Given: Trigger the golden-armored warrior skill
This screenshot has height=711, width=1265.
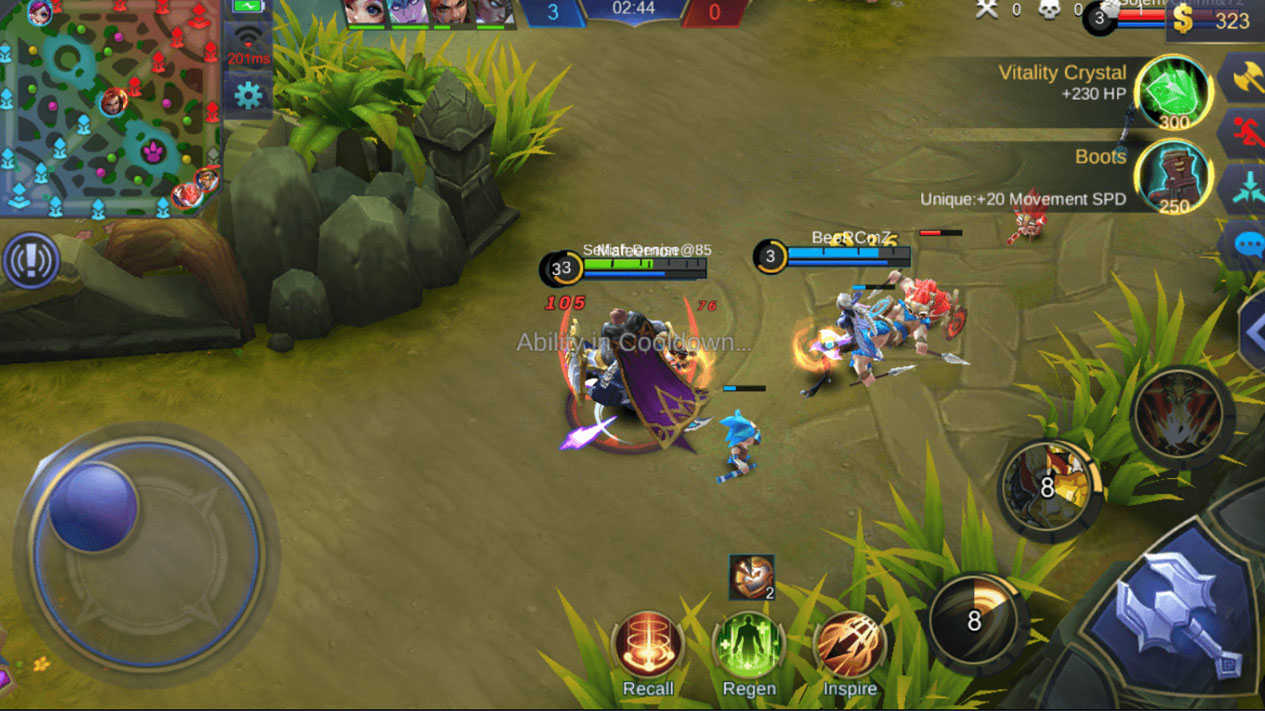Looking at the screenshot, I should click(1048, 489).
